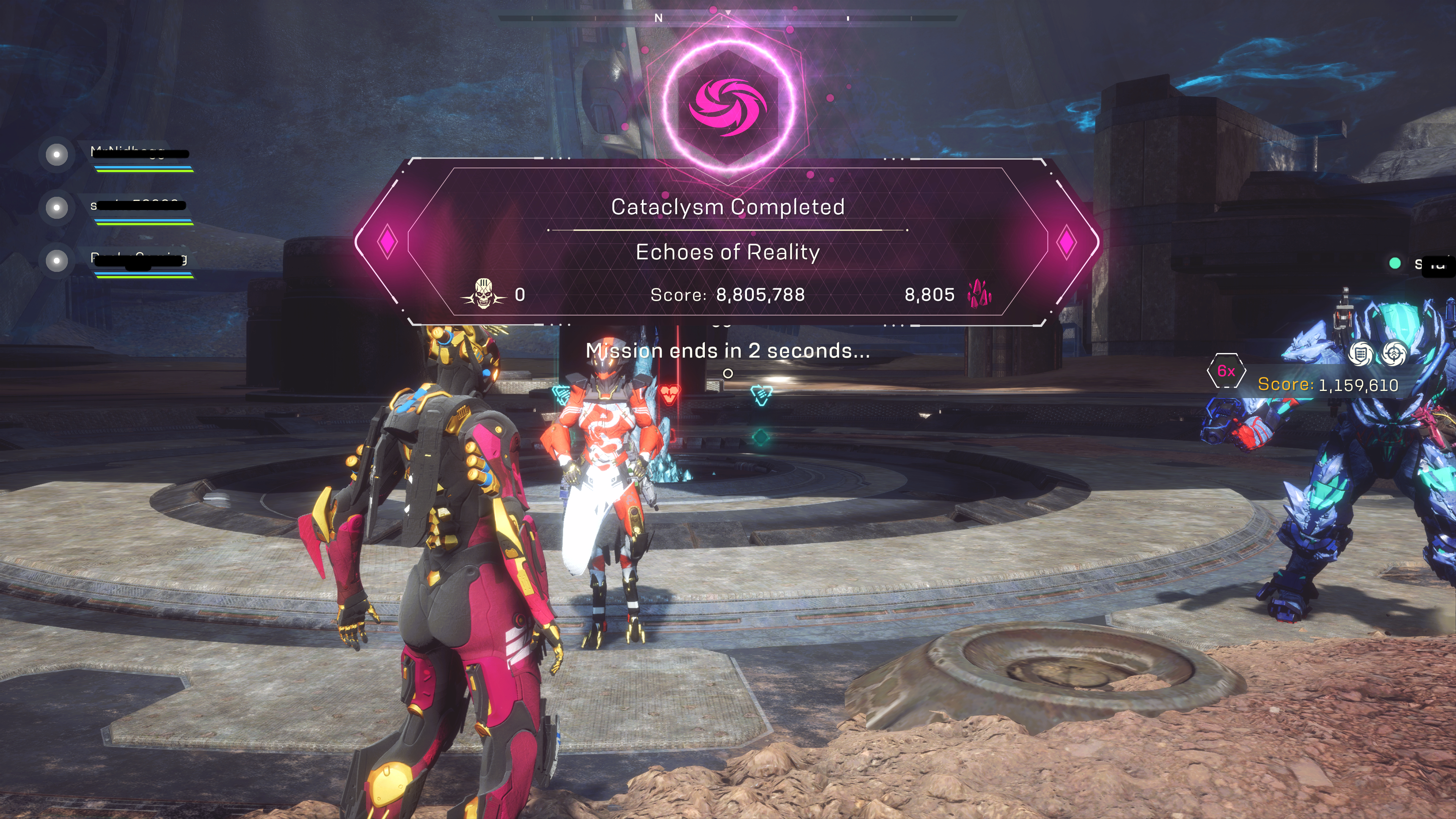Click the ammo shield buff icon

[1360, 354]
